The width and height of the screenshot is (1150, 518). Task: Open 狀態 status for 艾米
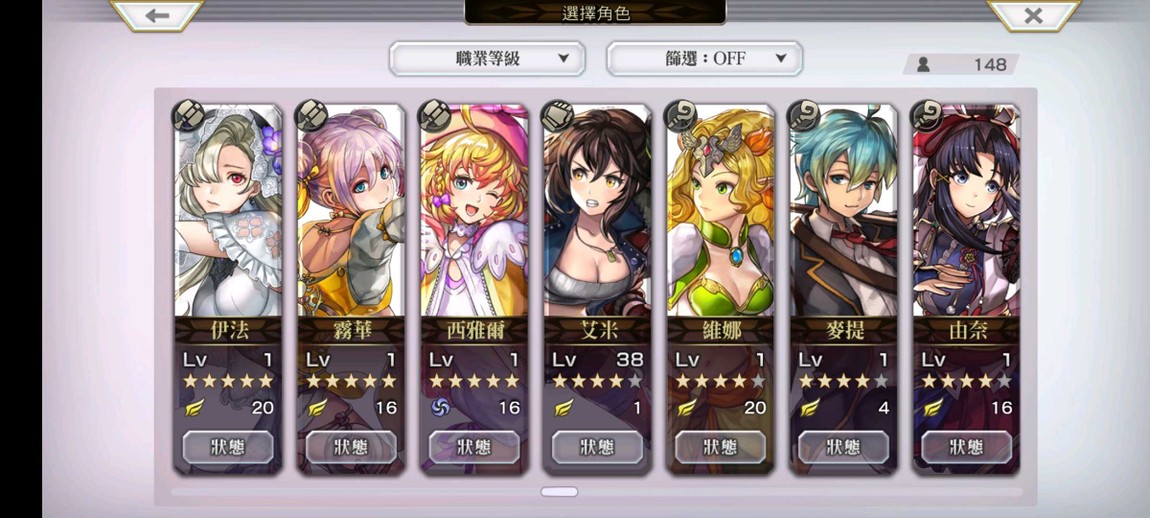pos(597,447)
